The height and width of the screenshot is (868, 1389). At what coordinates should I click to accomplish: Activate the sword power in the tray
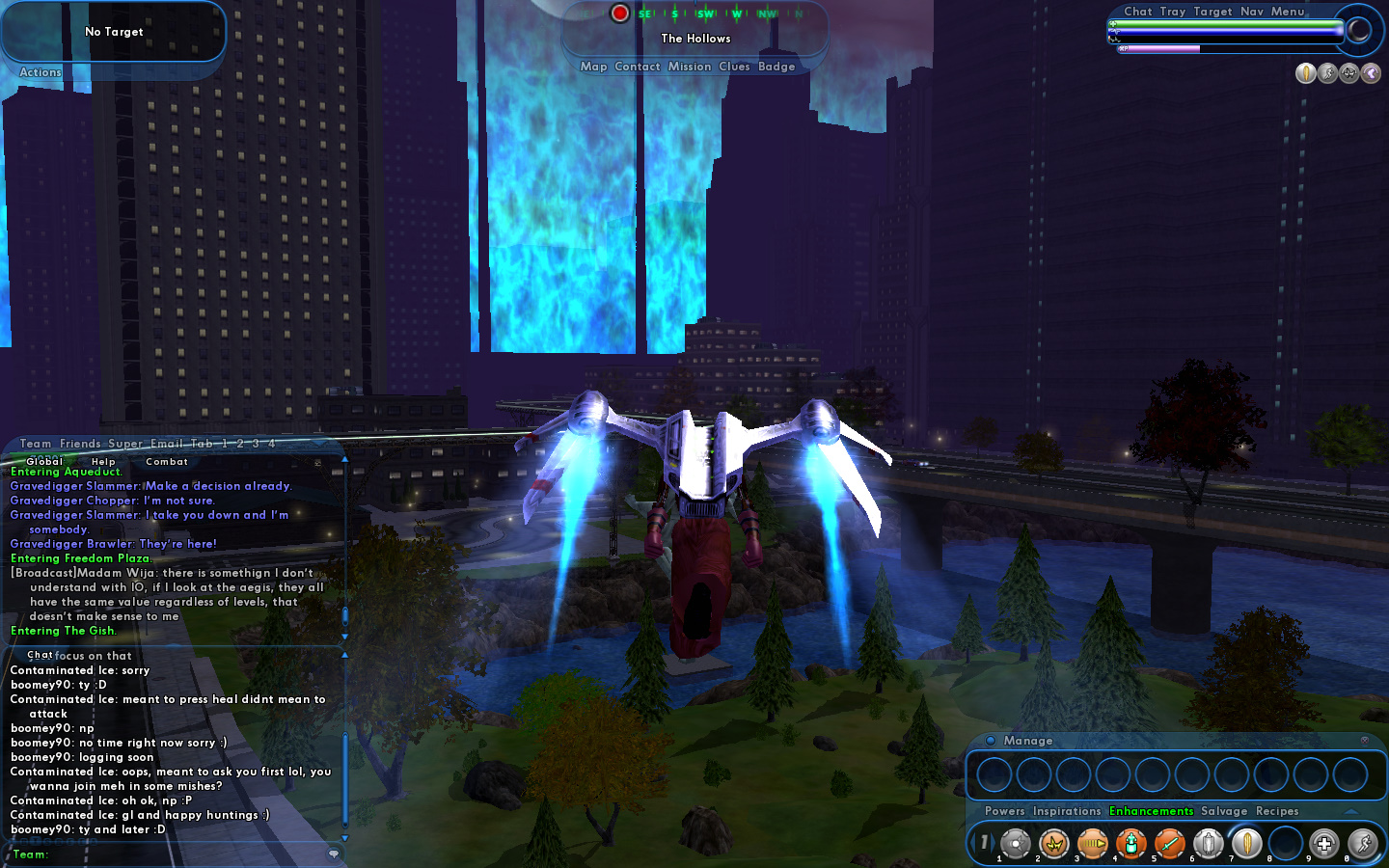point(1169,844)
